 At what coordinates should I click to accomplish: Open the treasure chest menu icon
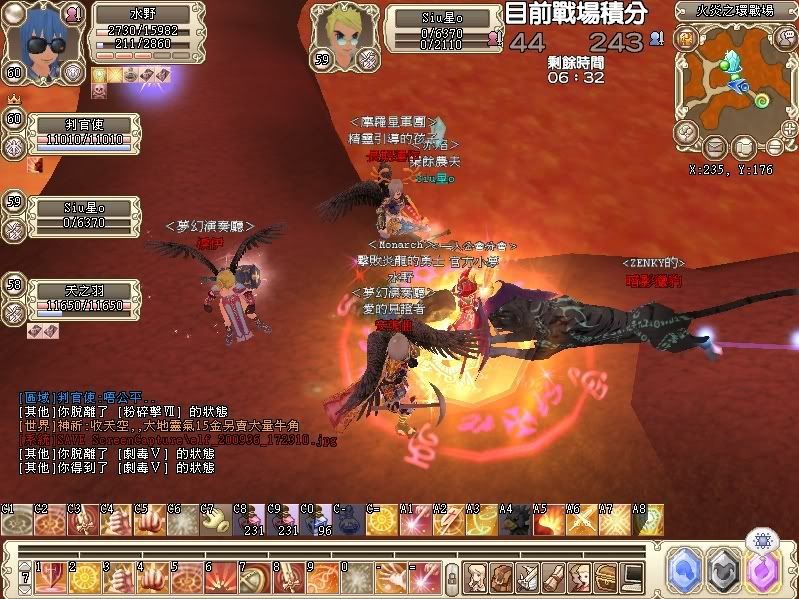point(605,577)
